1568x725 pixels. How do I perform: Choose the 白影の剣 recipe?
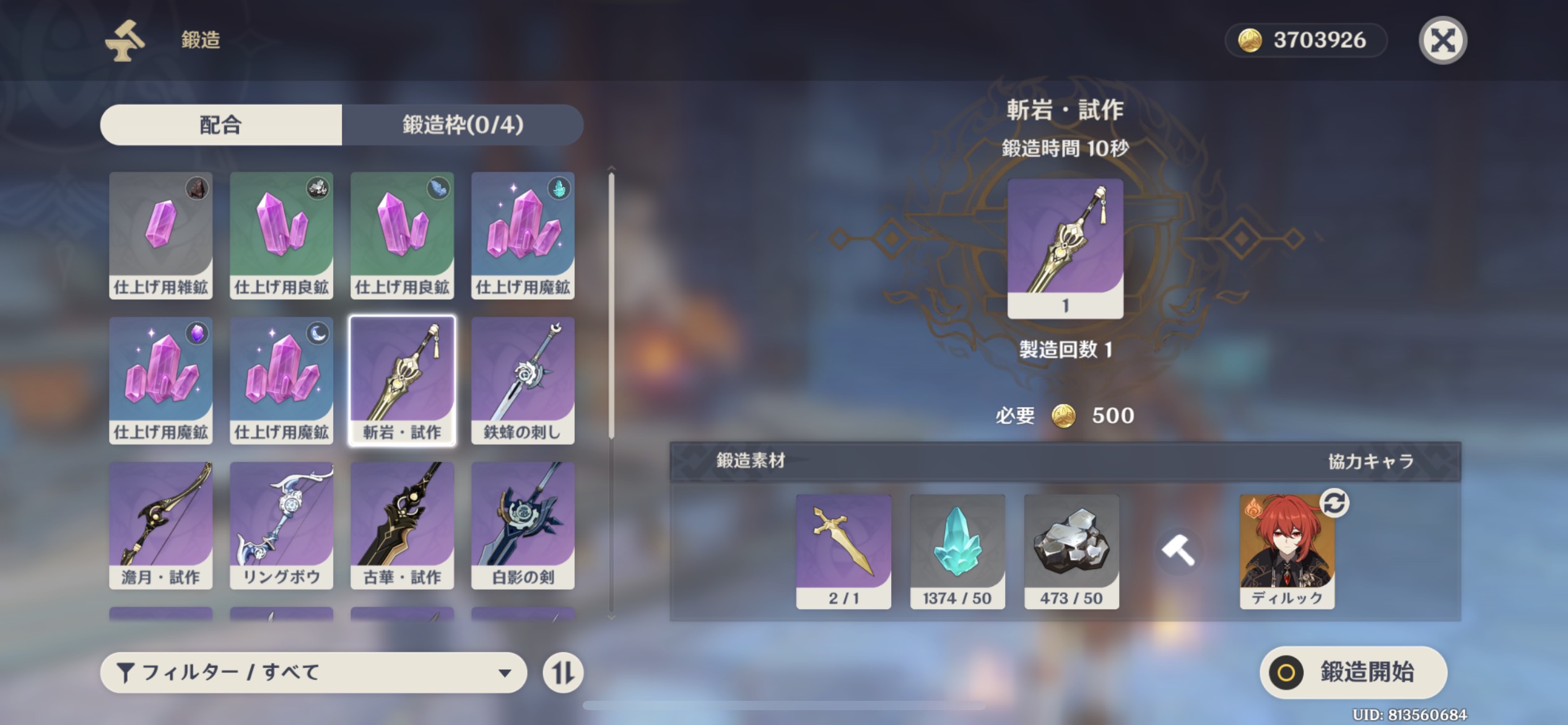[x=523, y=525]
